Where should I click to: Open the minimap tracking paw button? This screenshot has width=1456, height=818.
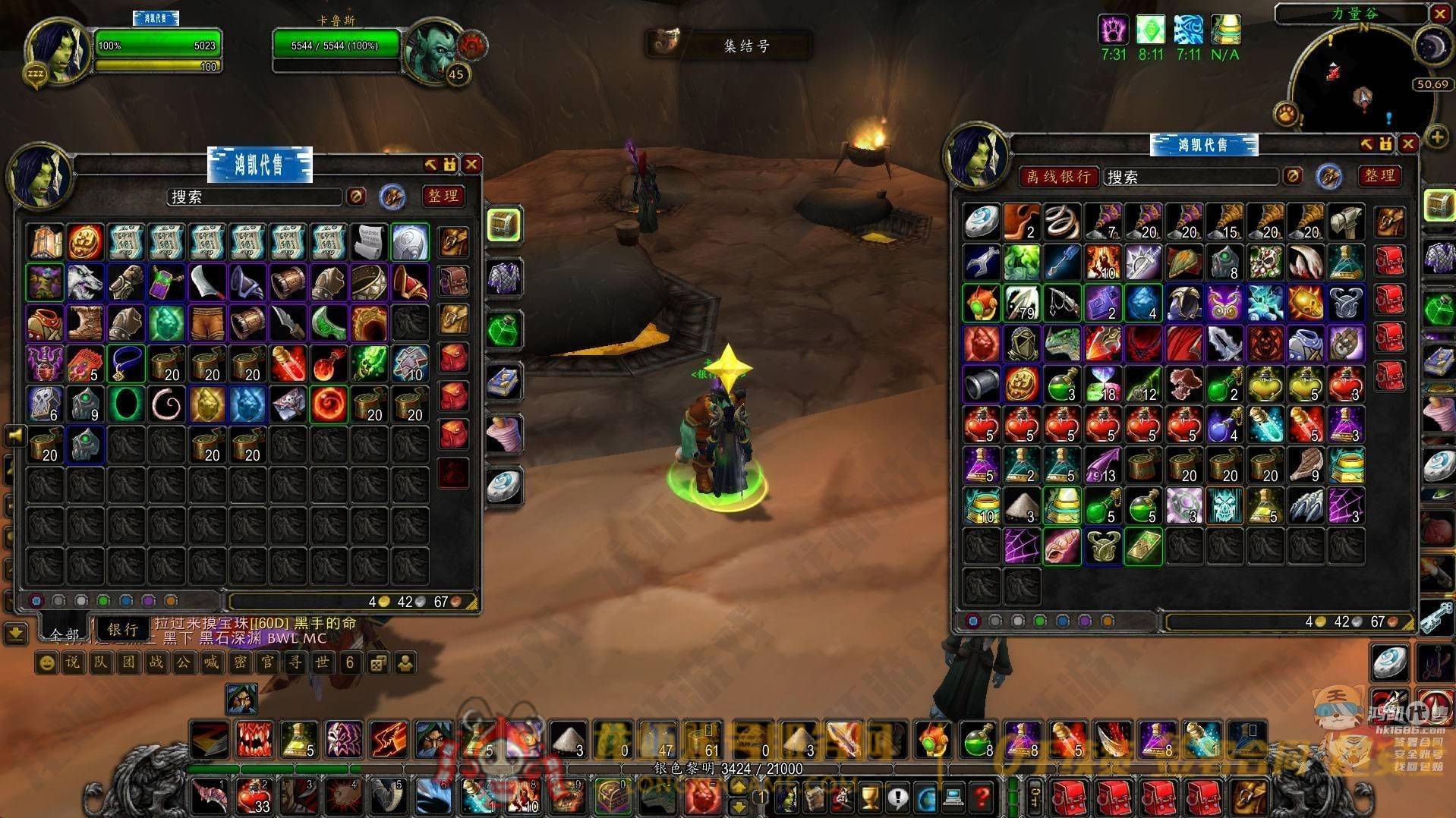click(1287, 115)
